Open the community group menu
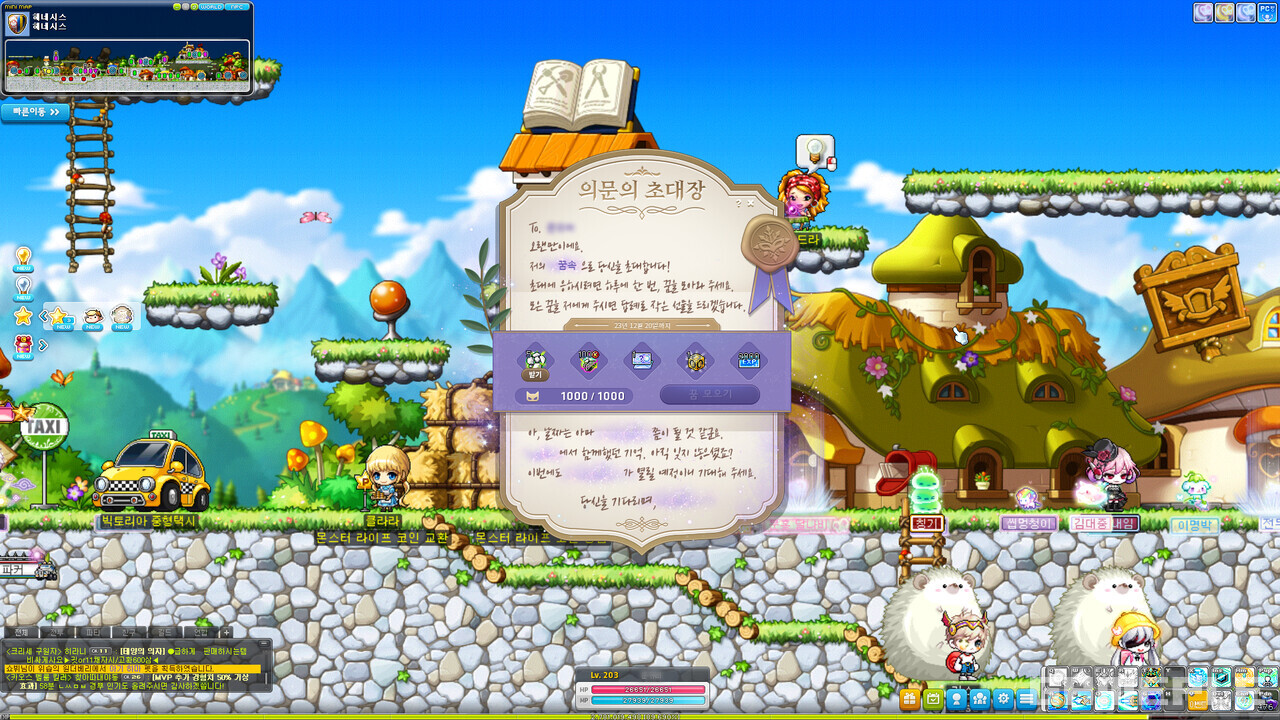The image size is (1280, 720). [x=980, y=699]
